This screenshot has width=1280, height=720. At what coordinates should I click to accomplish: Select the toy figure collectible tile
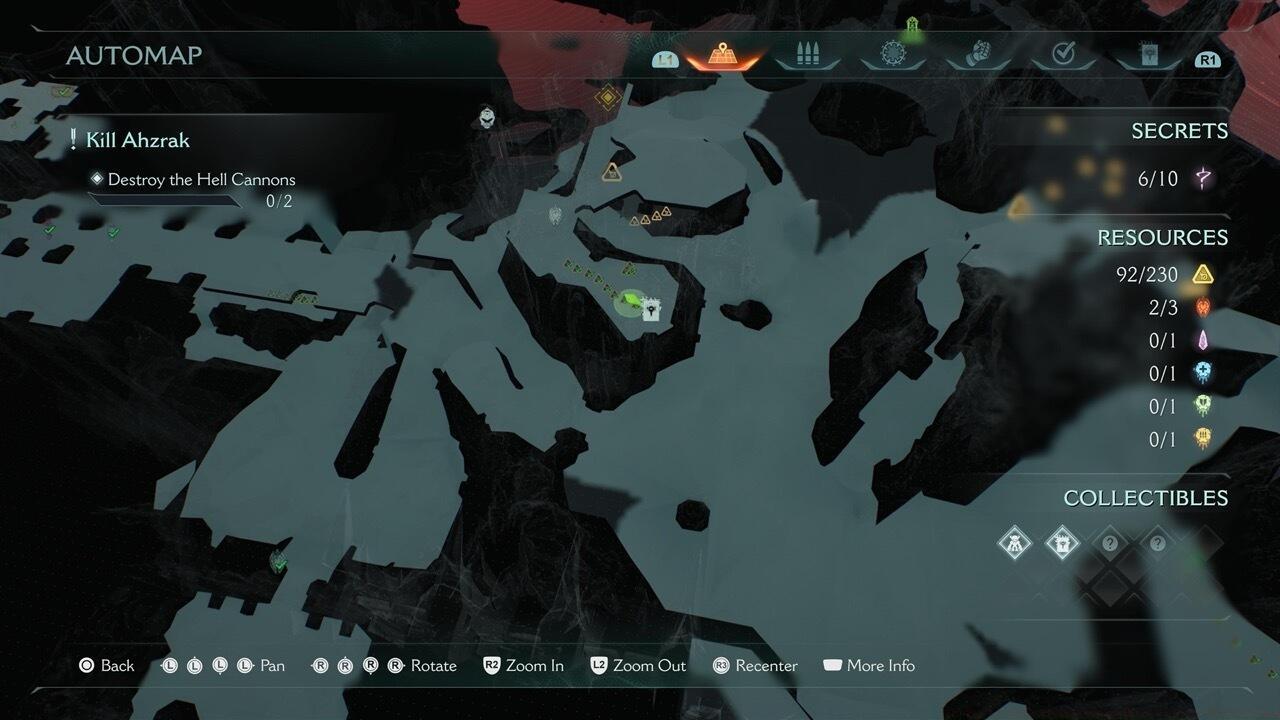1015,544
